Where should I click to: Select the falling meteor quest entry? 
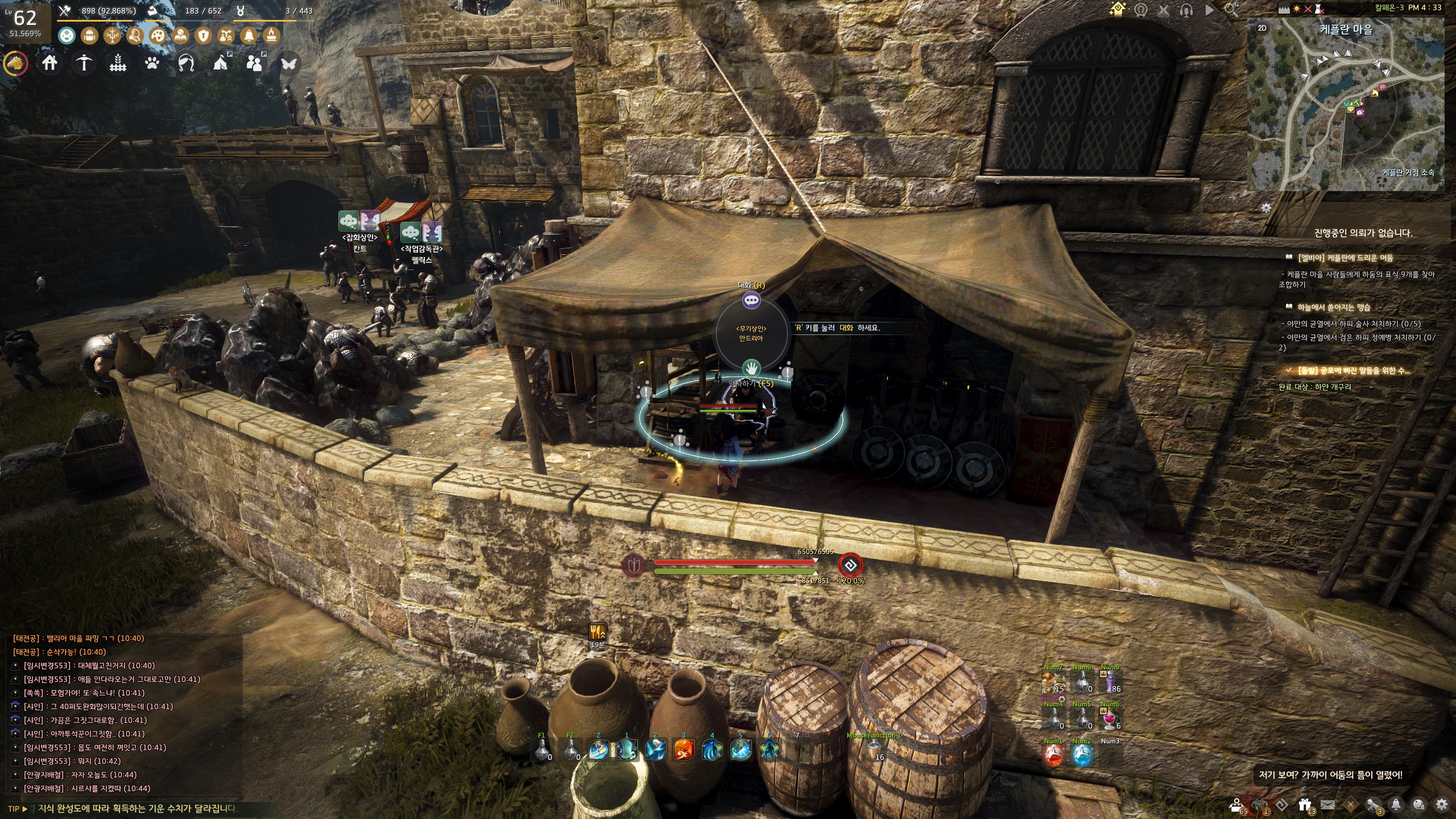pos(1333,307)
